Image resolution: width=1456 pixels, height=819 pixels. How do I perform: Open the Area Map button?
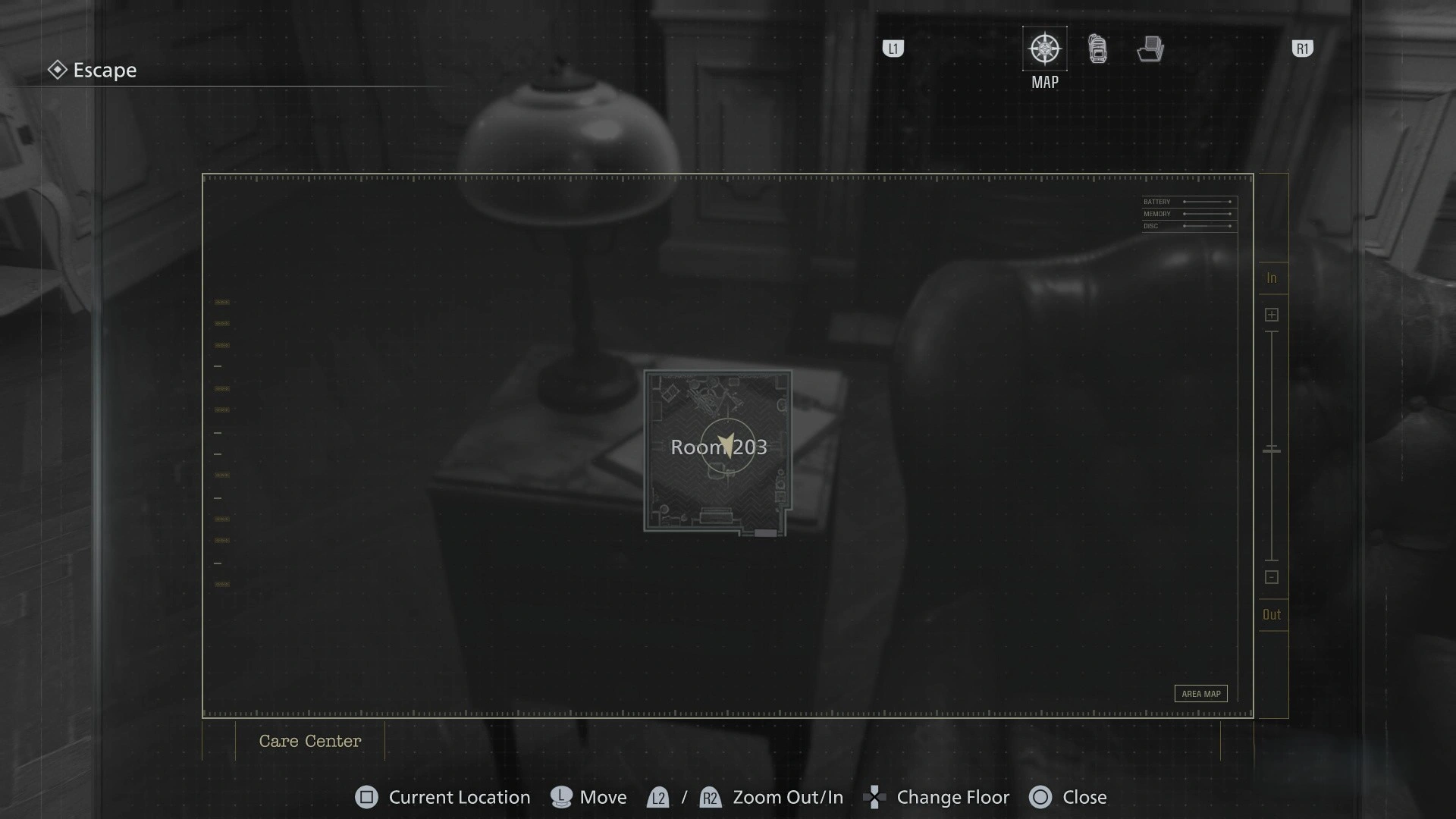[x=1200, y=693]
